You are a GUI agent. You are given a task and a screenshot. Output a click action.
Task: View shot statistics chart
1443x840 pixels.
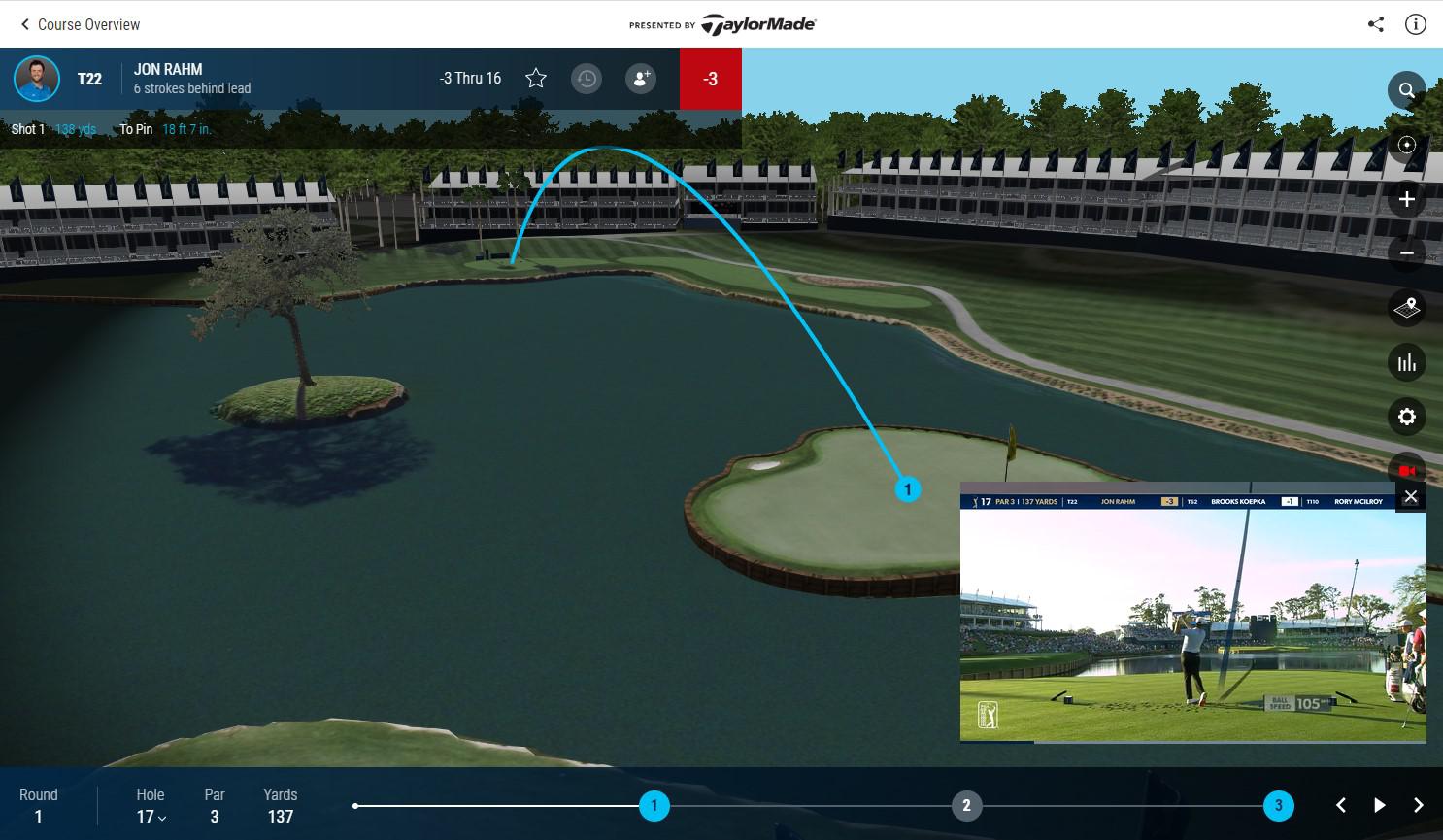click(x=1406, y=362)
